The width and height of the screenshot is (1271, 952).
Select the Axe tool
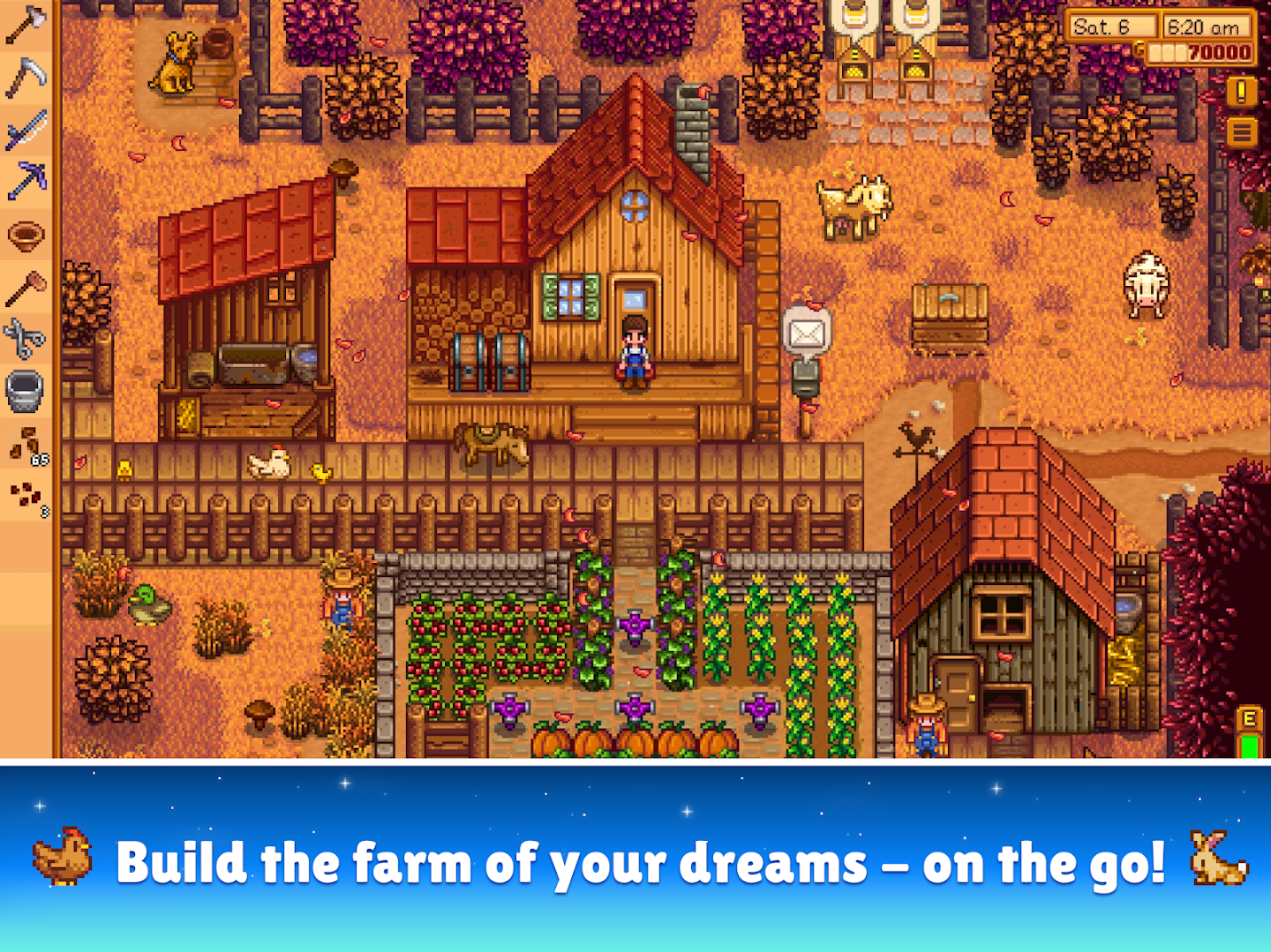click(25, 26)
